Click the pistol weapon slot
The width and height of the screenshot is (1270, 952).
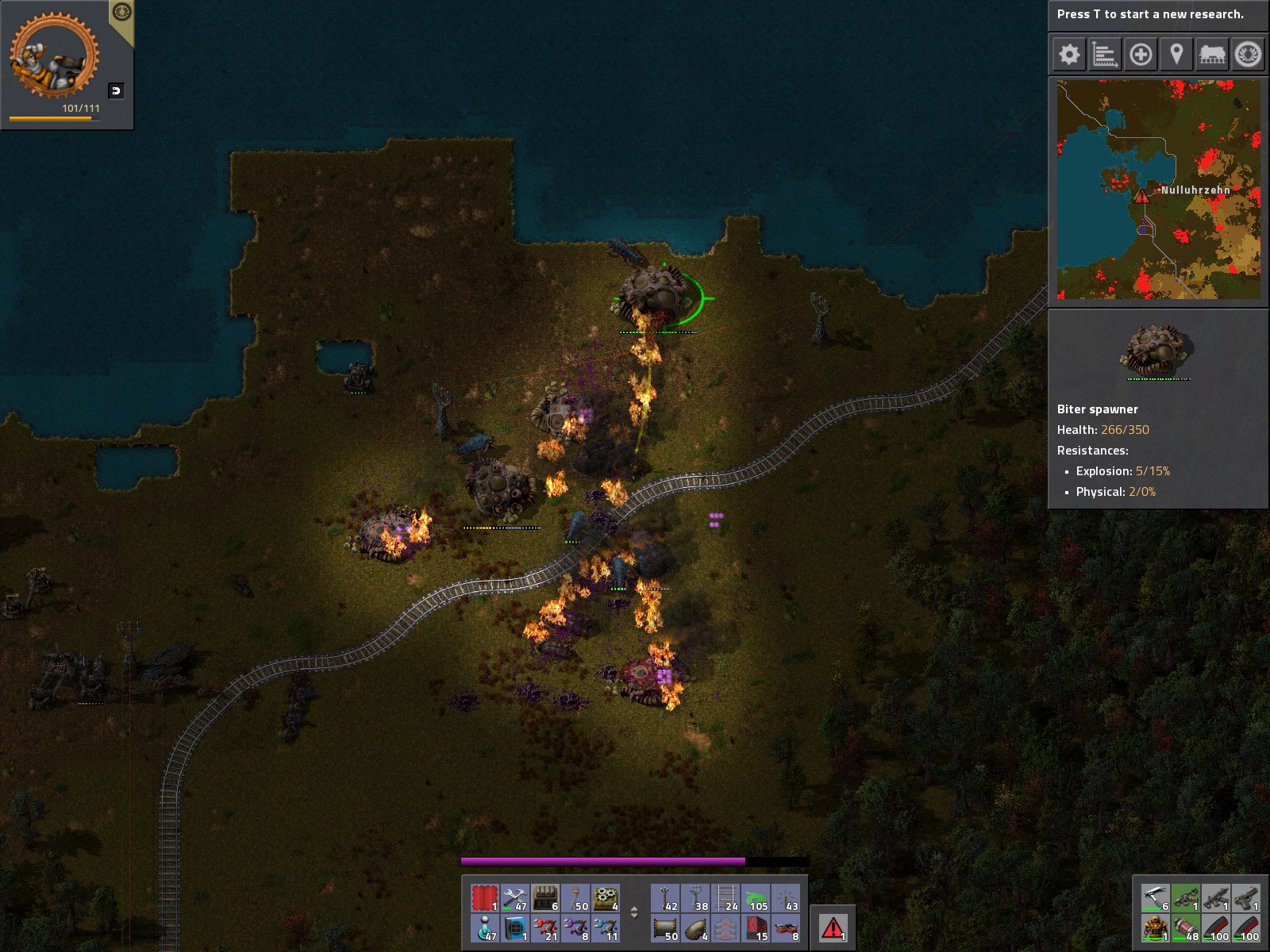(x=1246, y=898)
